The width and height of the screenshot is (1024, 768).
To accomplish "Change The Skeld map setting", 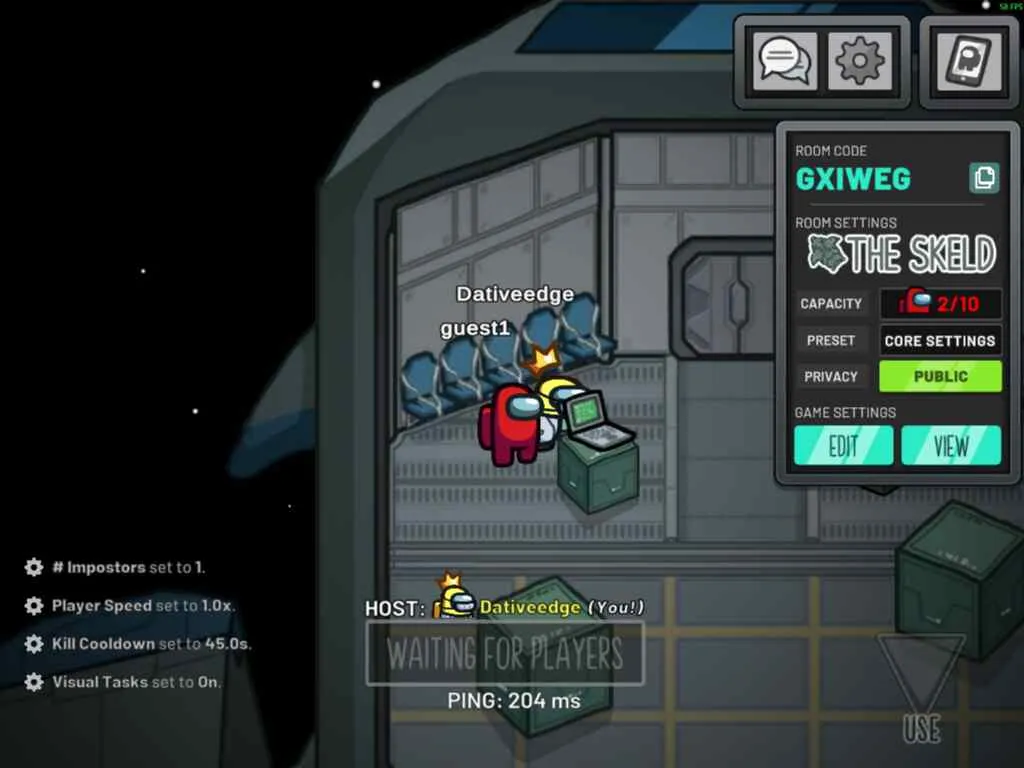I will (x=902, y=255).
